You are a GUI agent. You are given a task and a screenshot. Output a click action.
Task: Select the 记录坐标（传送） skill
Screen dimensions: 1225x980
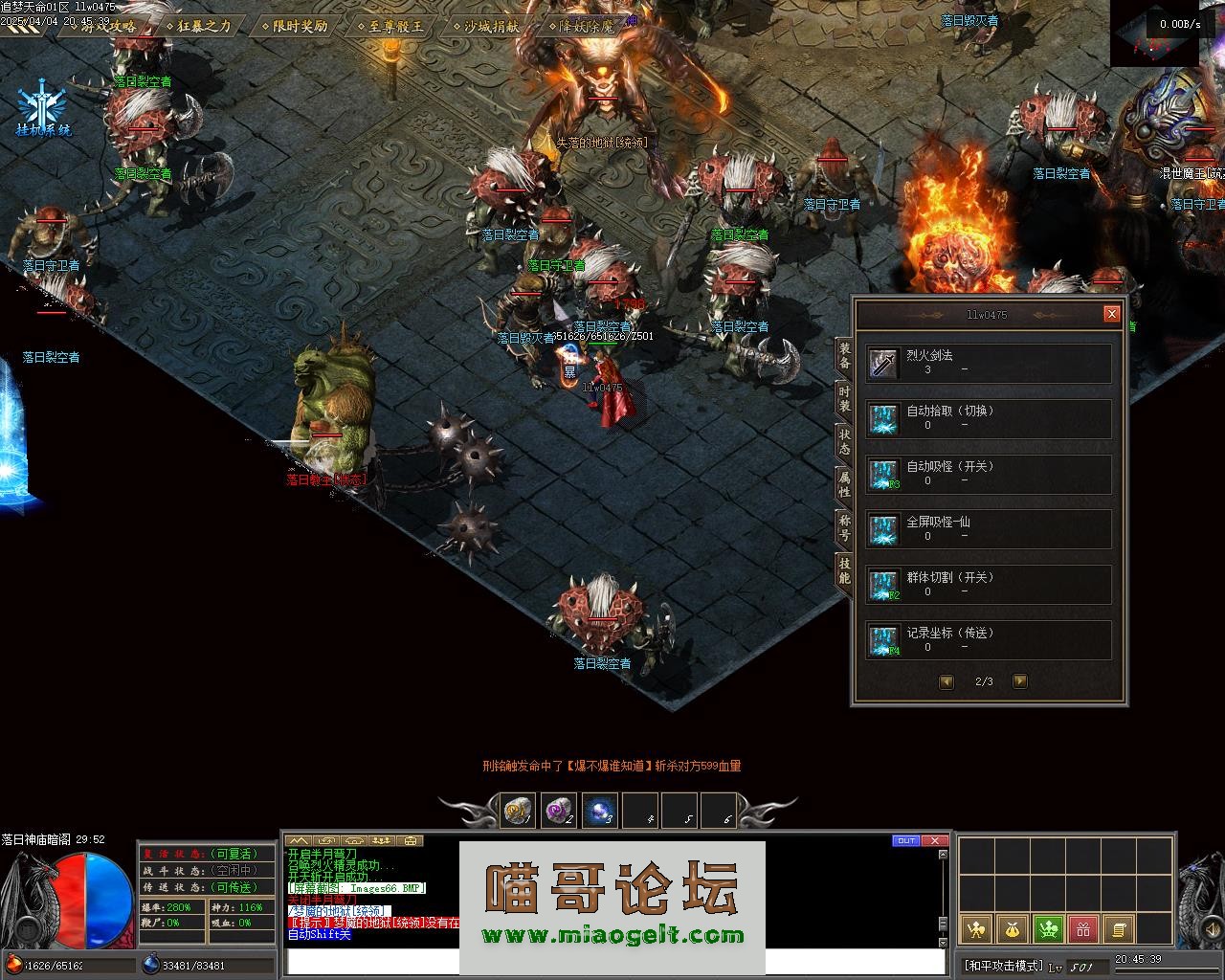989,640
